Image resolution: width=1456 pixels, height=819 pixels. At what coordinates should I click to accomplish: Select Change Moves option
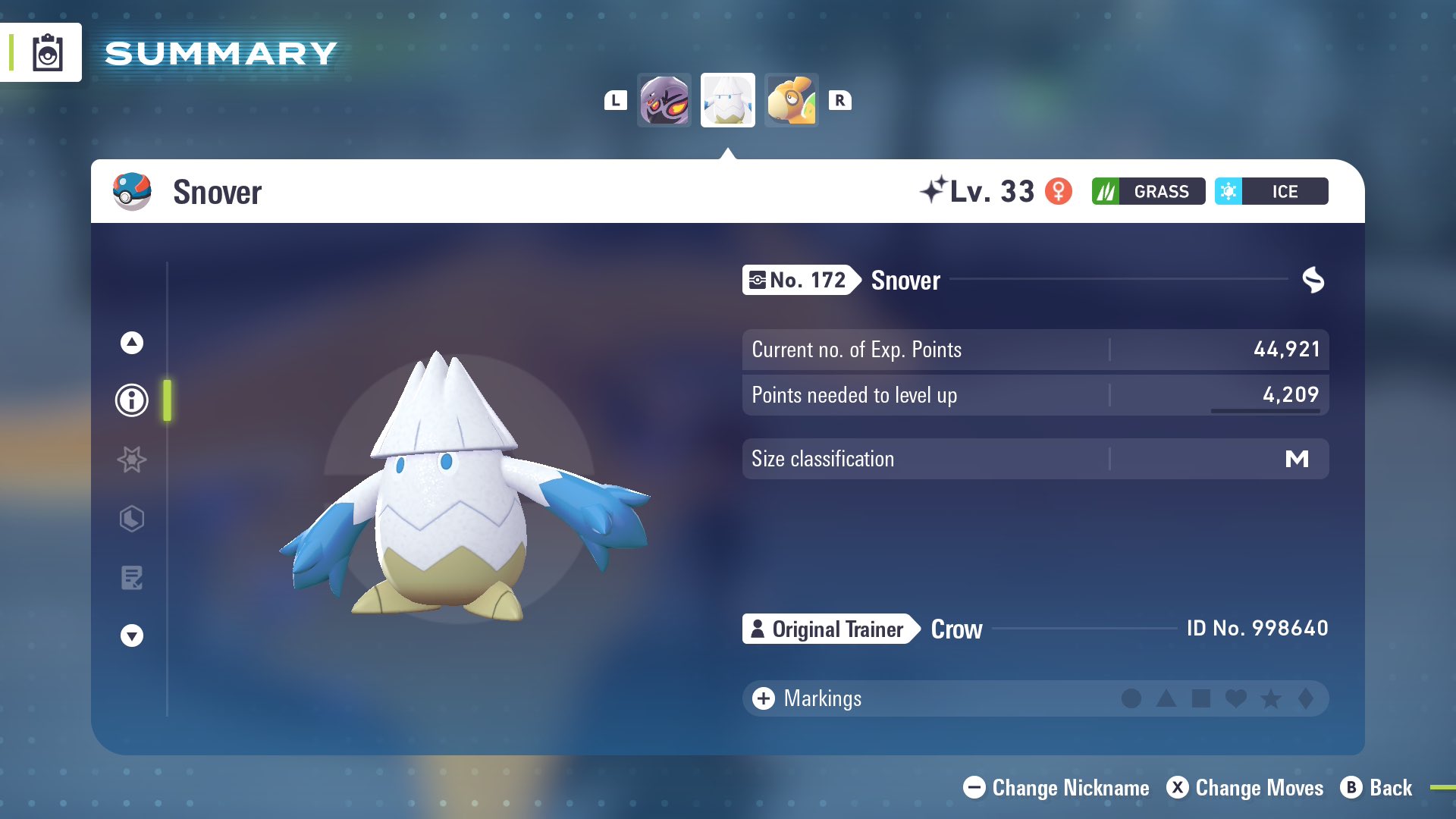(x=1244, y=788)
